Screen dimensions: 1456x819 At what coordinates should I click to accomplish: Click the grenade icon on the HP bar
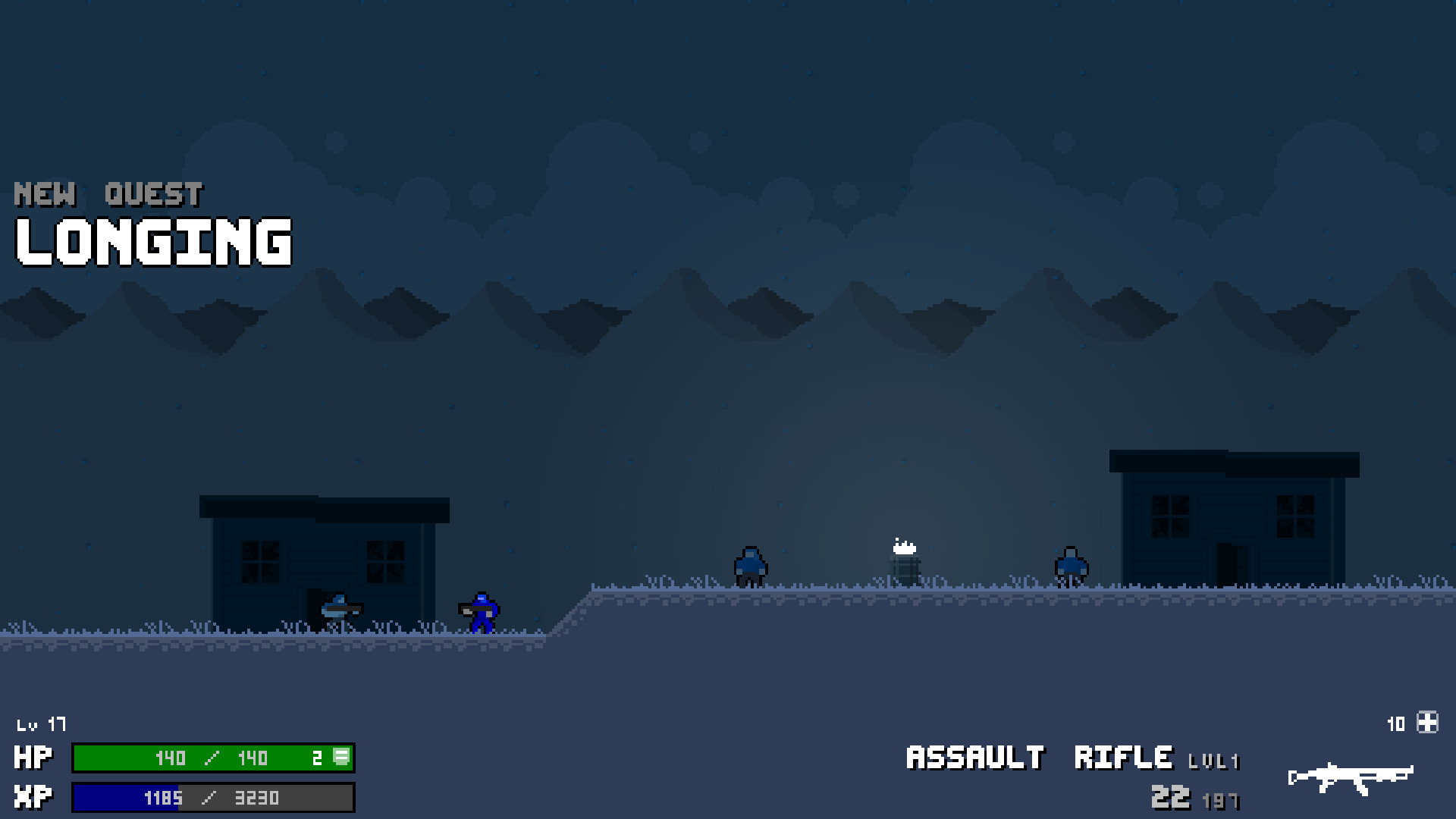click(341, 758)
